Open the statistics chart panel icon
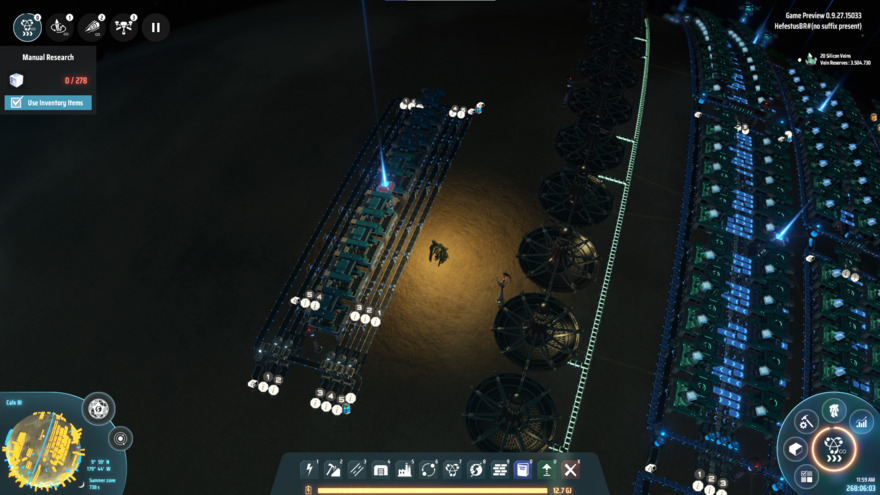Screen dimensions: 880x495 (861, 423)
